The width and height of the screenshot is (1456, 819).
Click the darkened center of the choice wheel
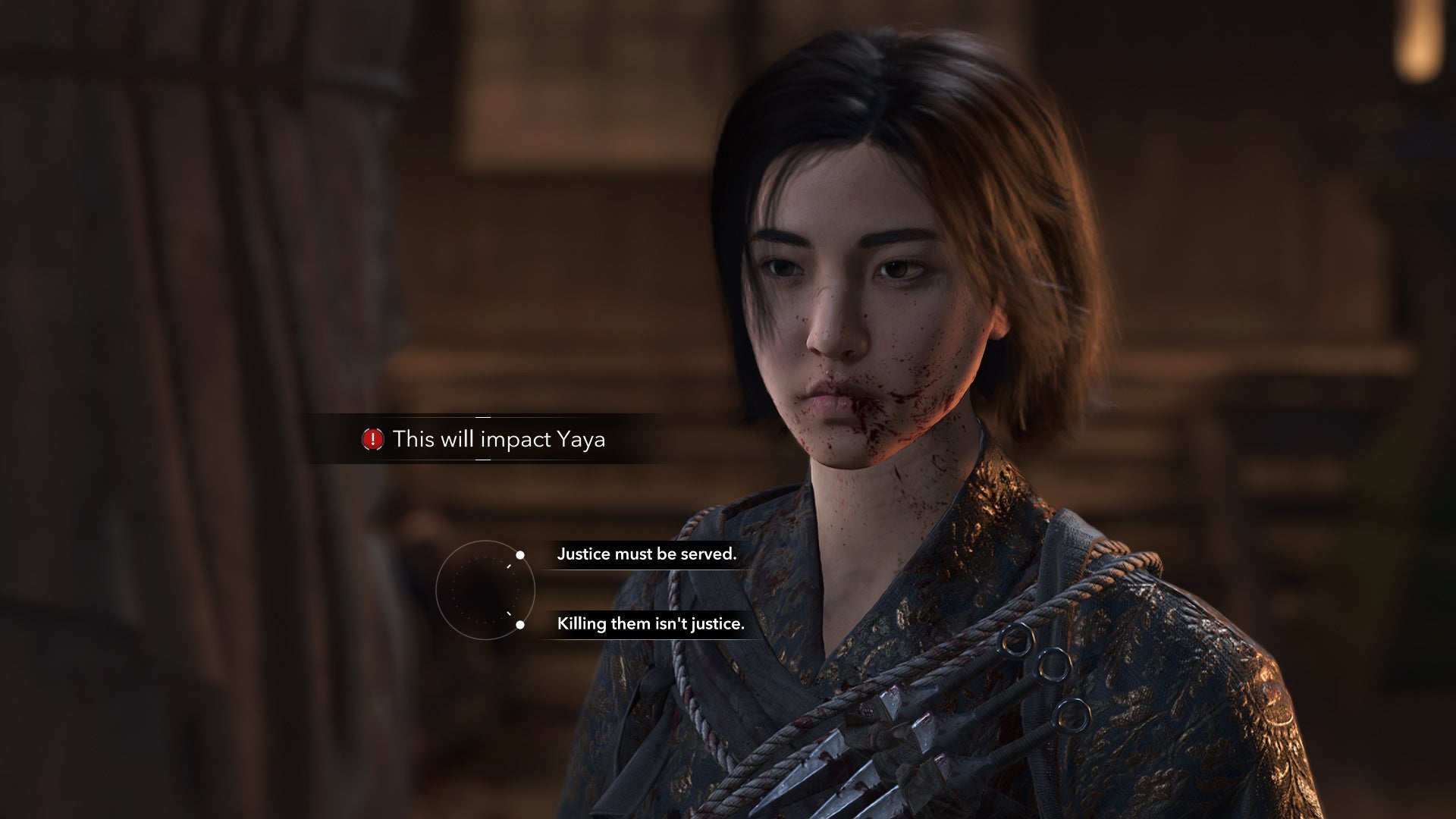(487, 590)
